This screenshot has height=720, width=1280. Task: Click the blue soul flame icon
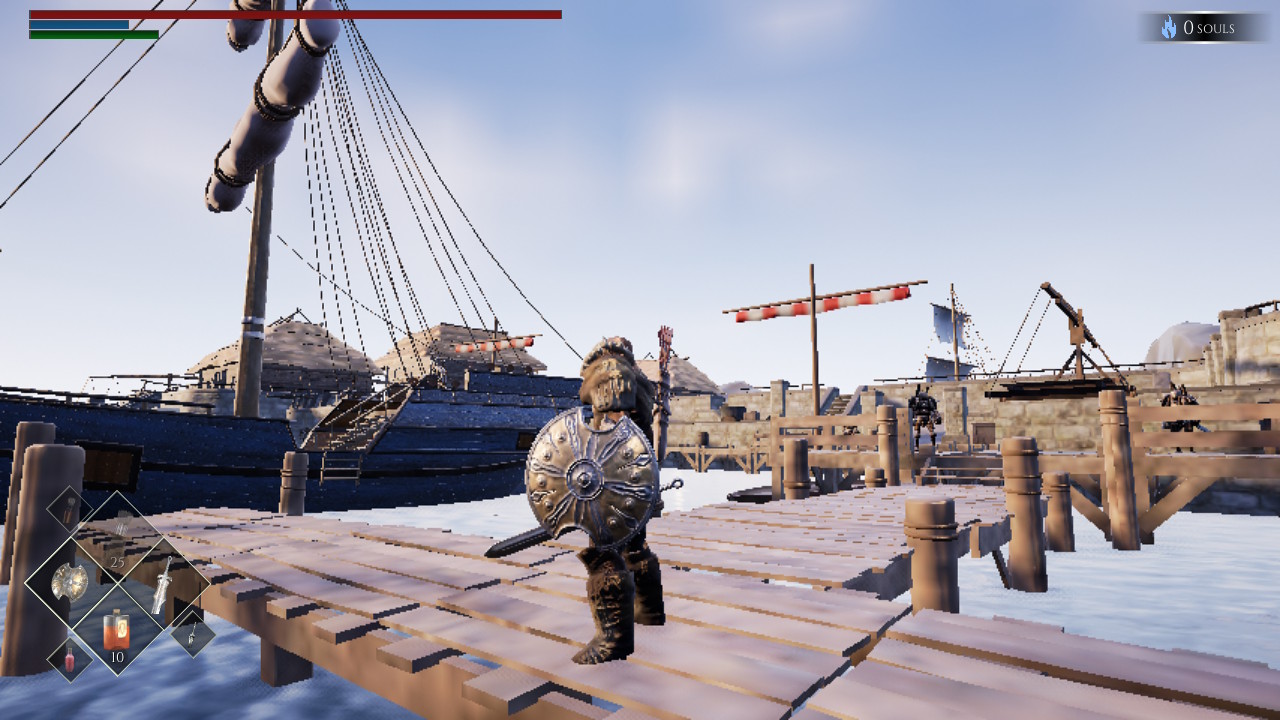tap(1168, 27)
